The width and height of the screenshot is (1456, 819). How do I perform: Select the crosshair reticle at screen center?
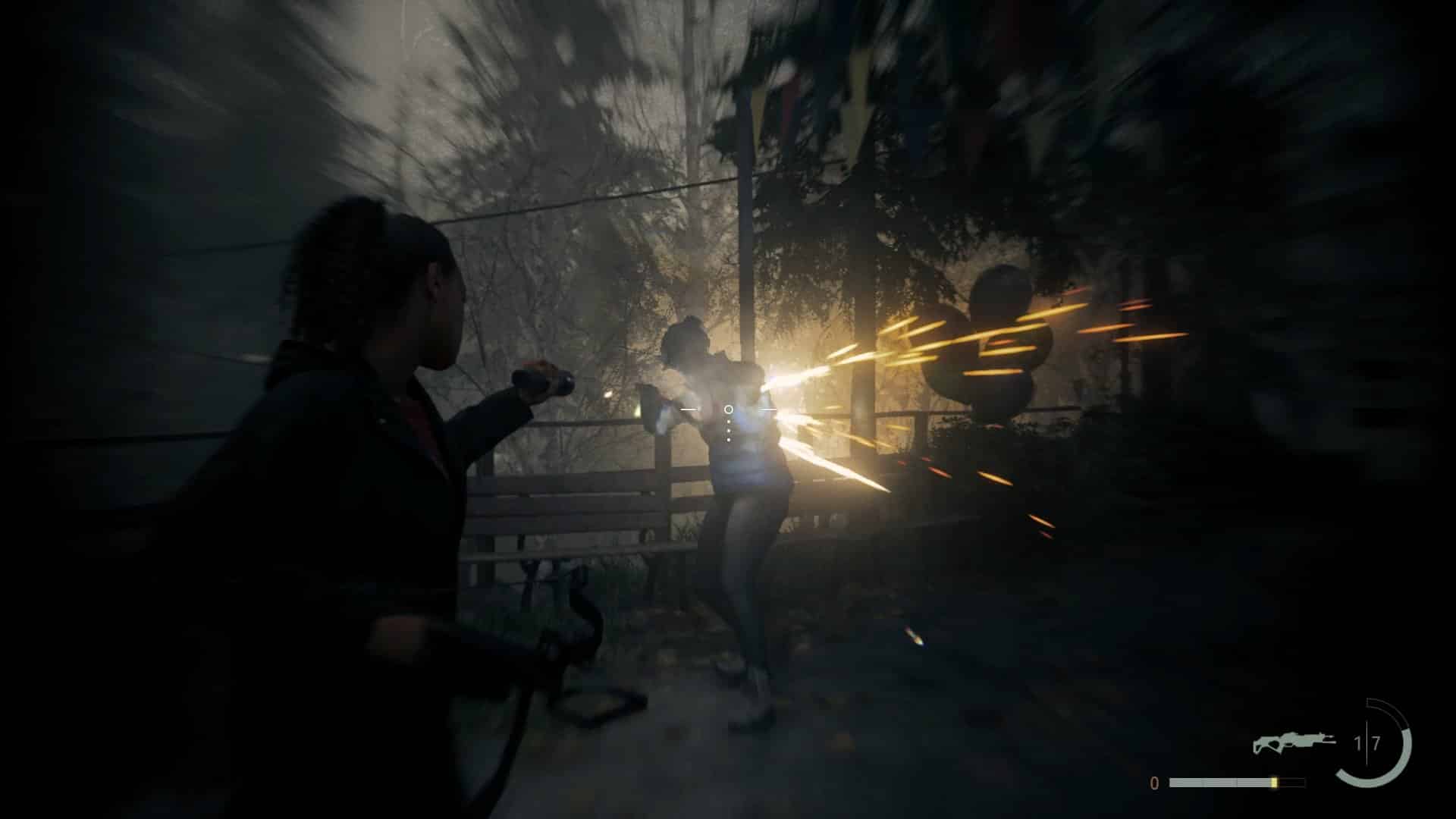pos(729,409)
